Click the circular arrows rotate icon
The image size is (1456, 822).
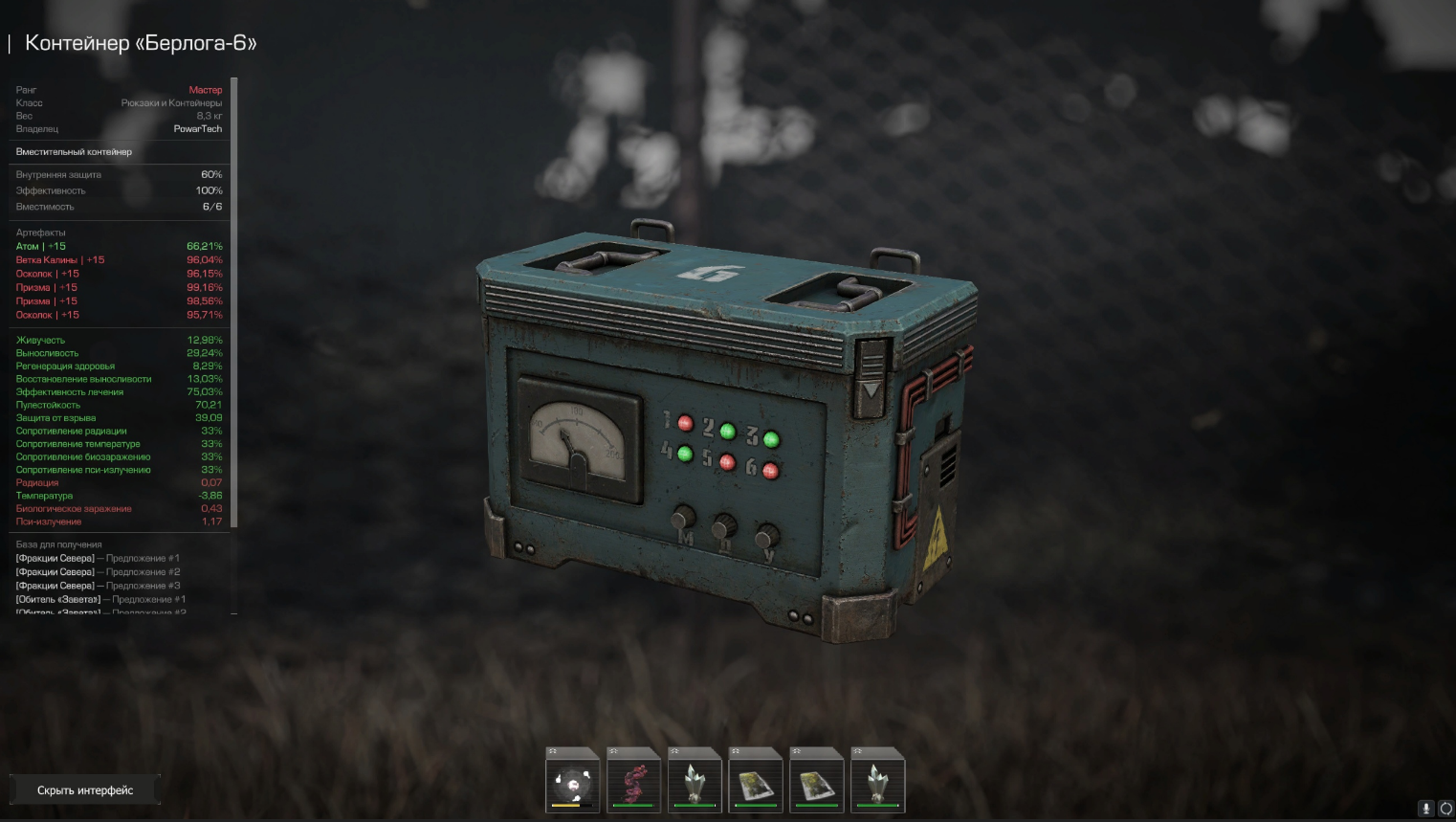click(x=1445, y=809)
